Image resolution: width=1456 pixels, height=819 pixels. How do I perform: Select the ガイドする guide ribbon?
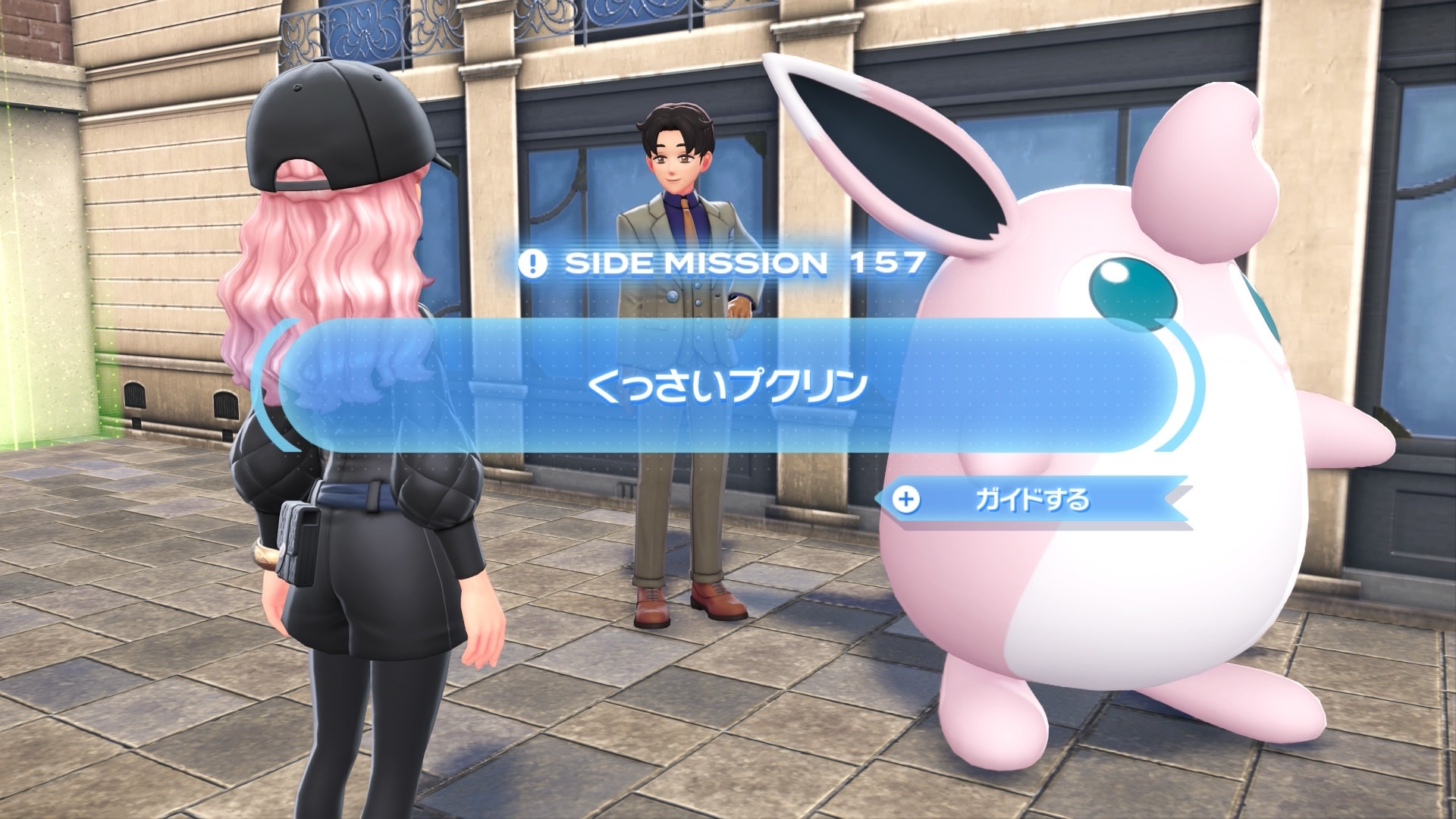pyautogui.click(x=1031, y=500)
